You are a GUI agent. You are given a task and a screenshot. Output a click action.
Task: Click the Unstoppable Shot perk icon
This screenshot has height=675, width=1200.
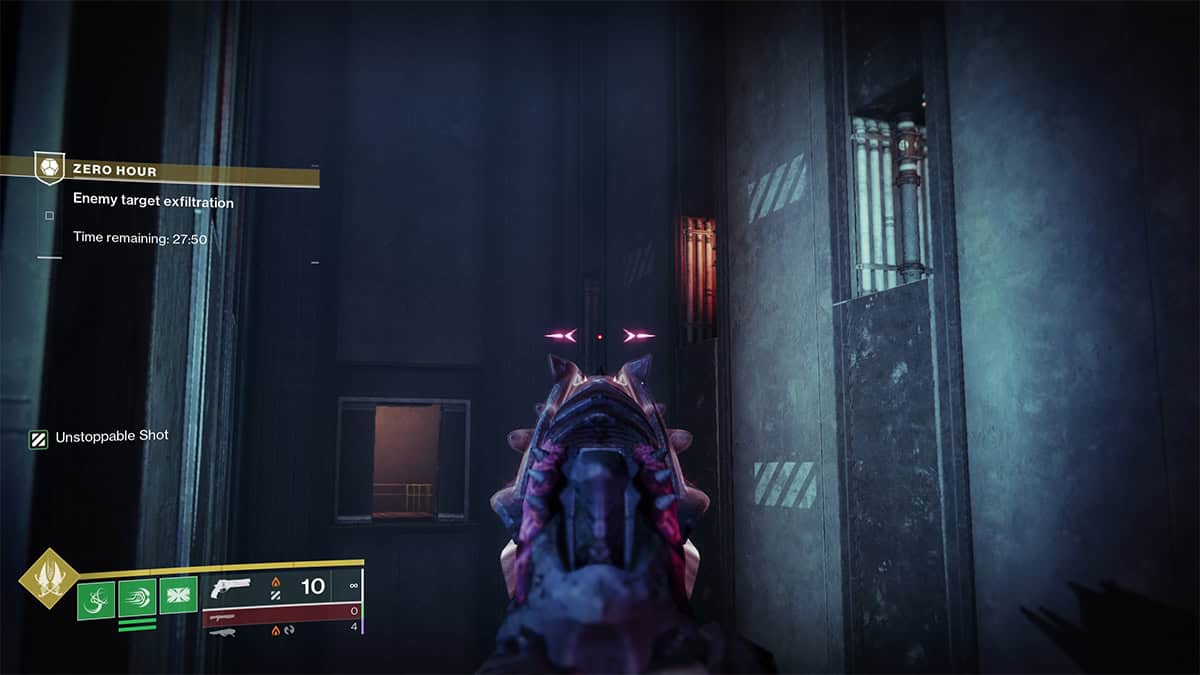click(x=39, y=437)
